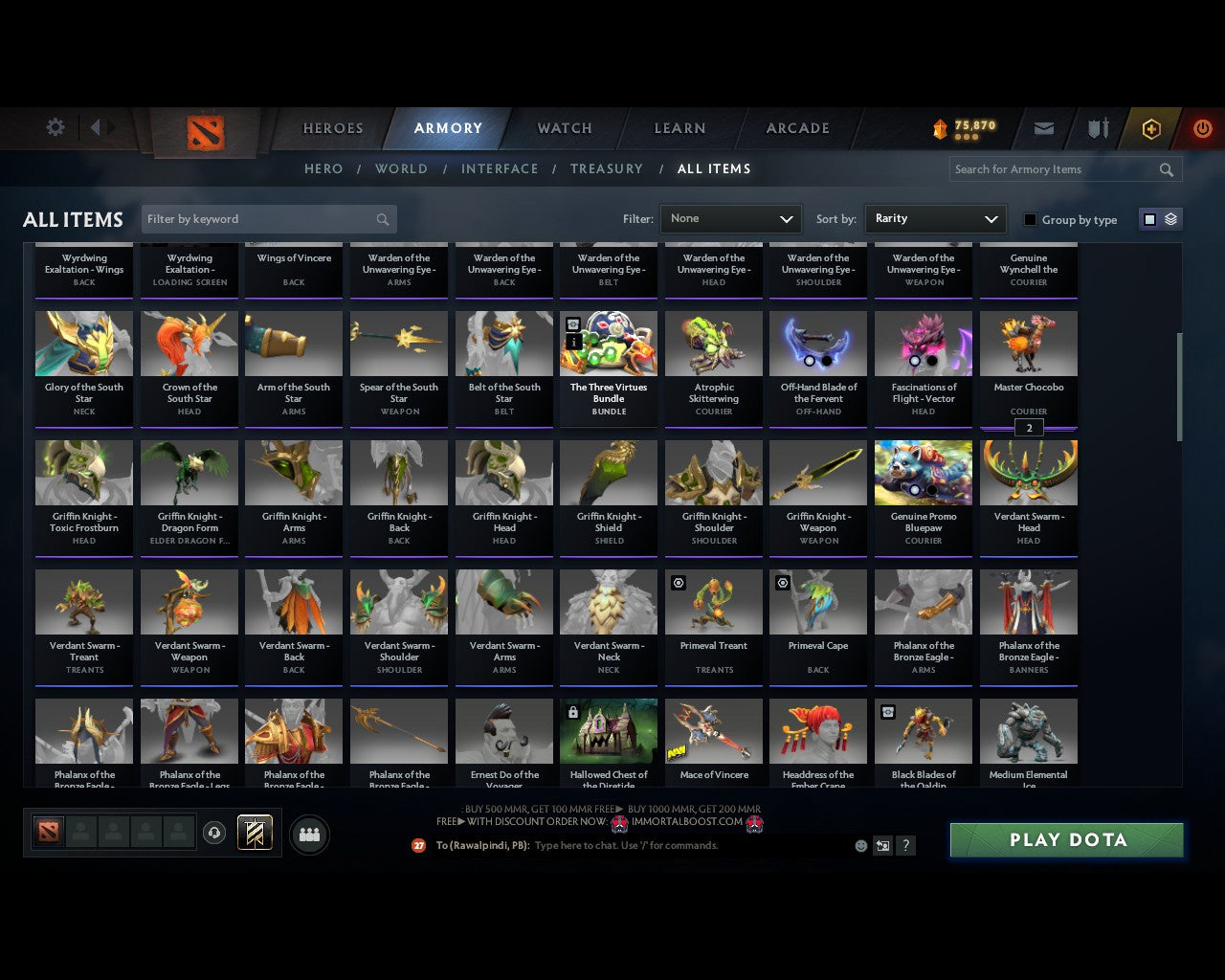
Task: Click the chat input field
Action: (x=670, y=846)
